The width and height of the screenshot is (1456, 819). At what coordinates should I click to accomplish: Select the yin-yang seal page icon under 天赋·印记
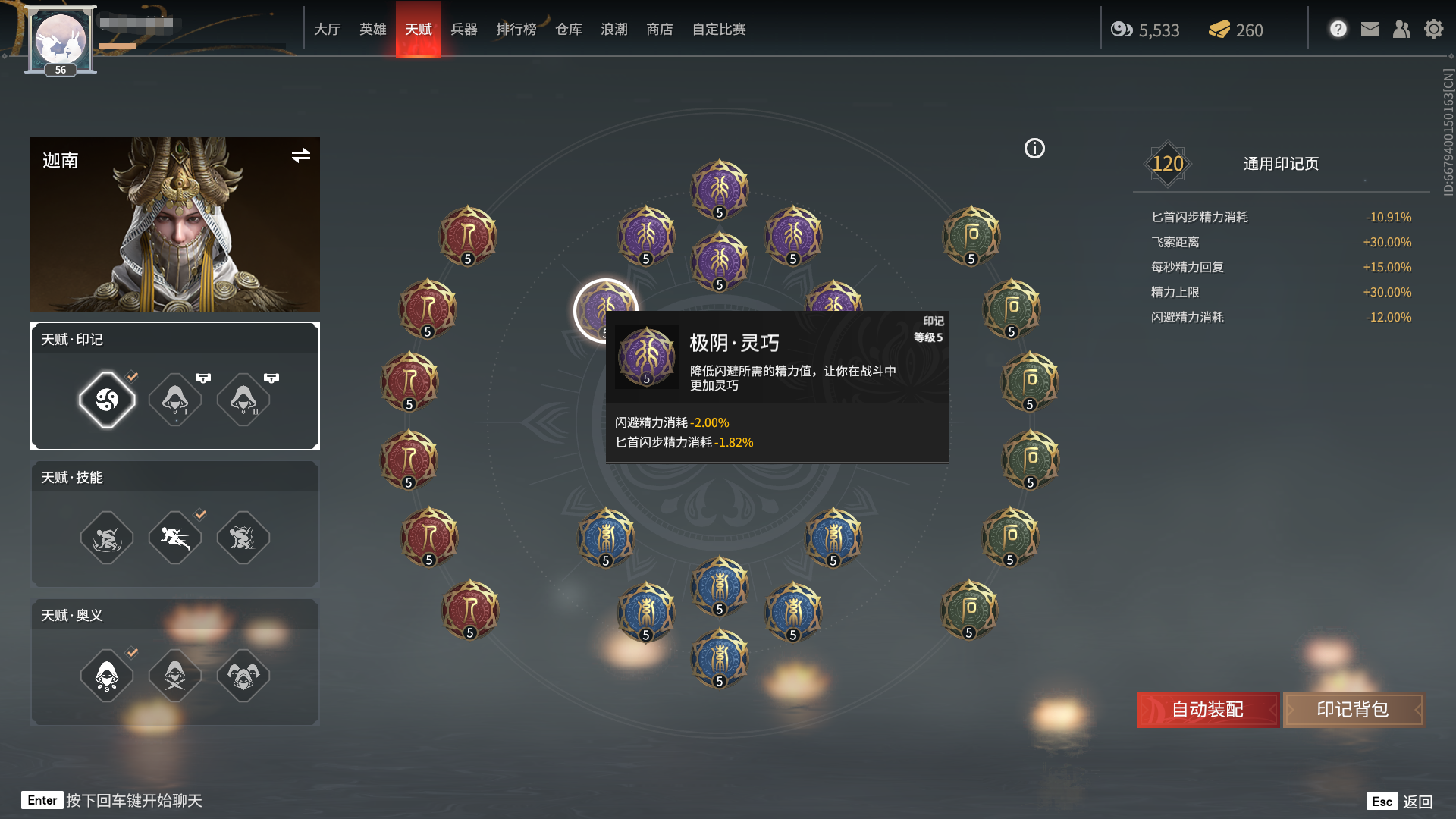(107, 400)
